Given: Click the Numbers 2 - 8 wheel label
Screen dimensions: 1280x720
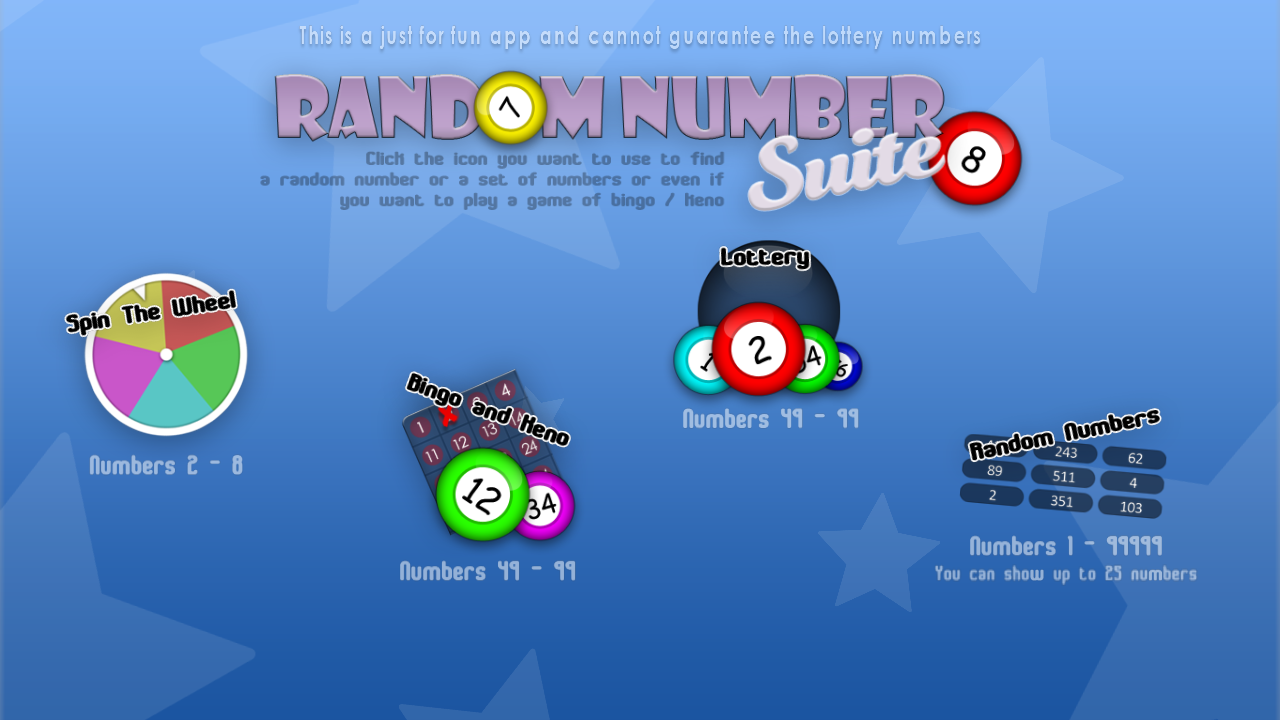Looking at the screenshot, I should pyautogui.click(x=165, y=465).
